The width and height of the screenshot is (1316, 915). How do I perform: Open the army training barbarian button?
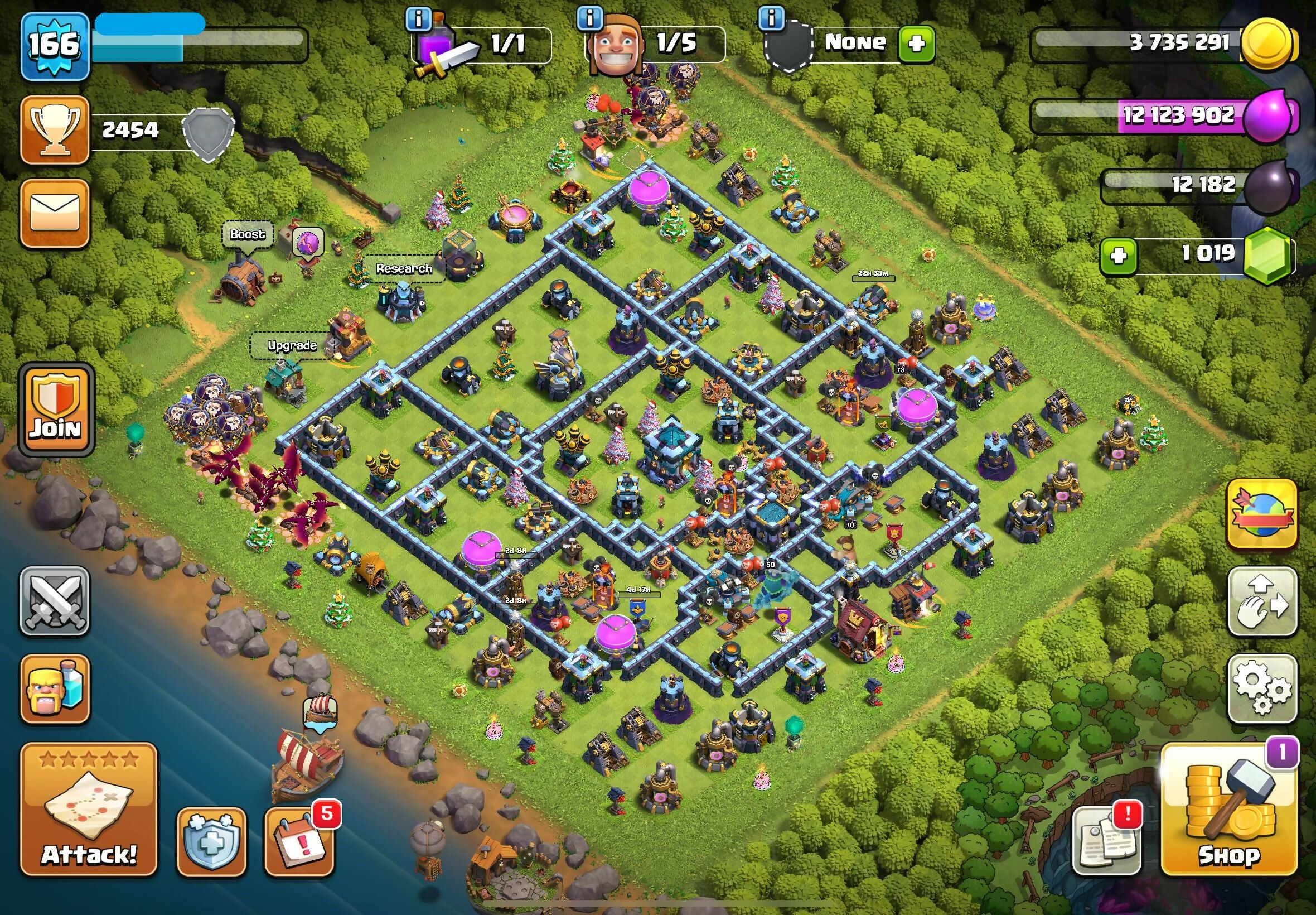click(55, 688)
